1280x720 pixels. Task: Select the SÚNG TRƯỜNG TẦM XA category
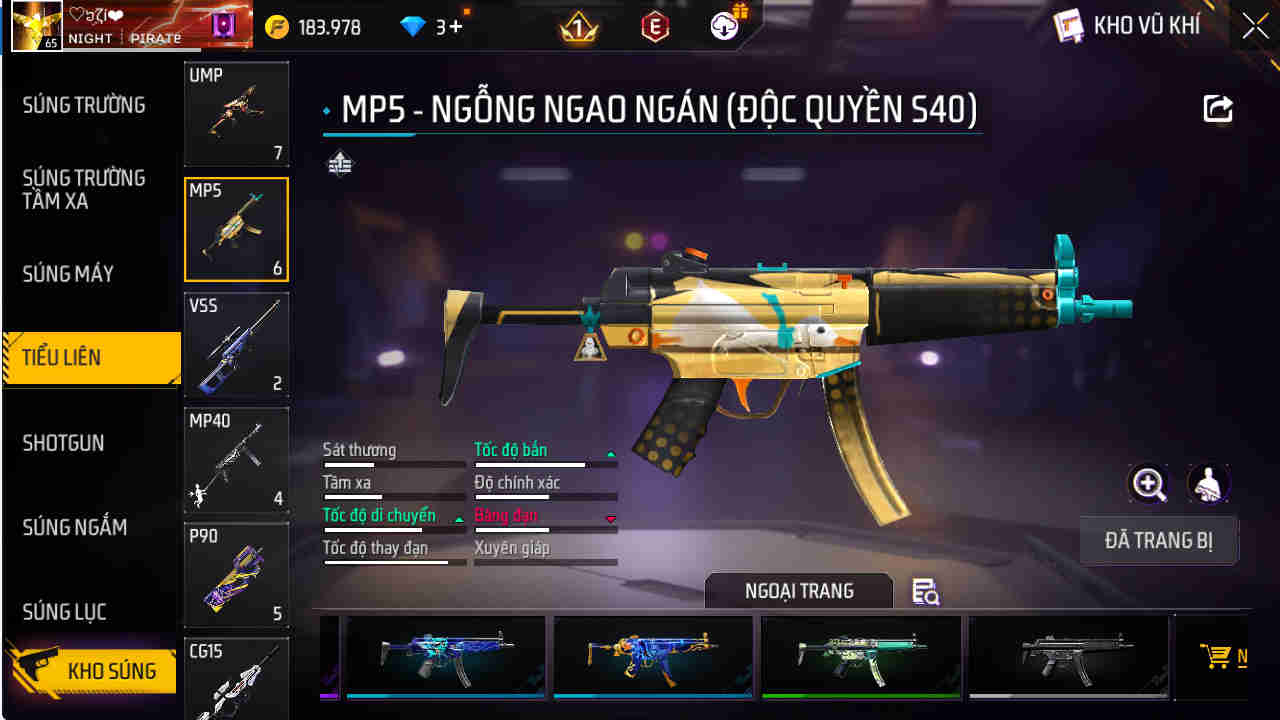pyautogui.click(x=85, y=189)
